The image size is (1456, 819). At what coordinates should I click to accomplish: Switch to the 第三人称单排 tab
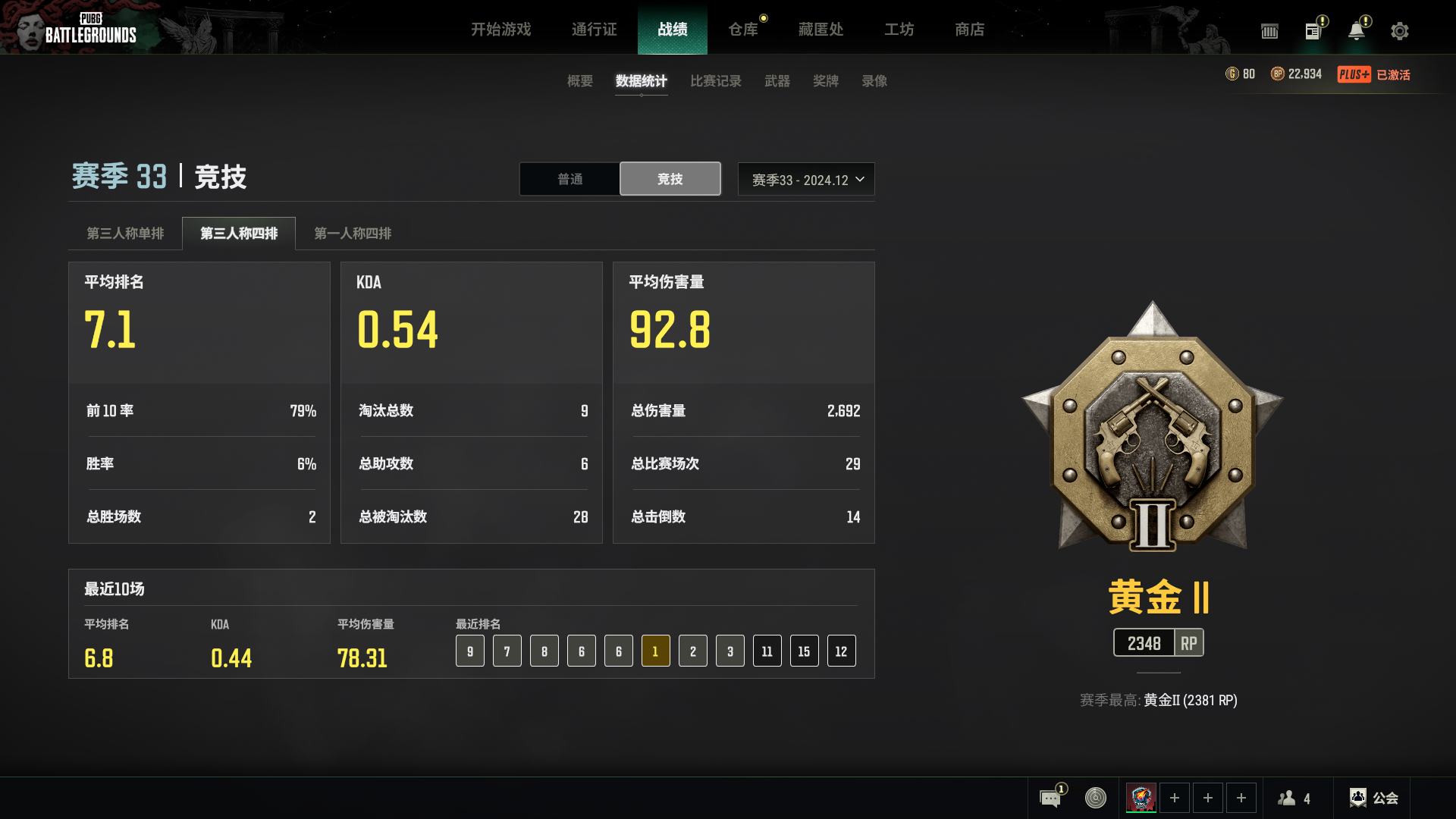(x=125, y=234)
